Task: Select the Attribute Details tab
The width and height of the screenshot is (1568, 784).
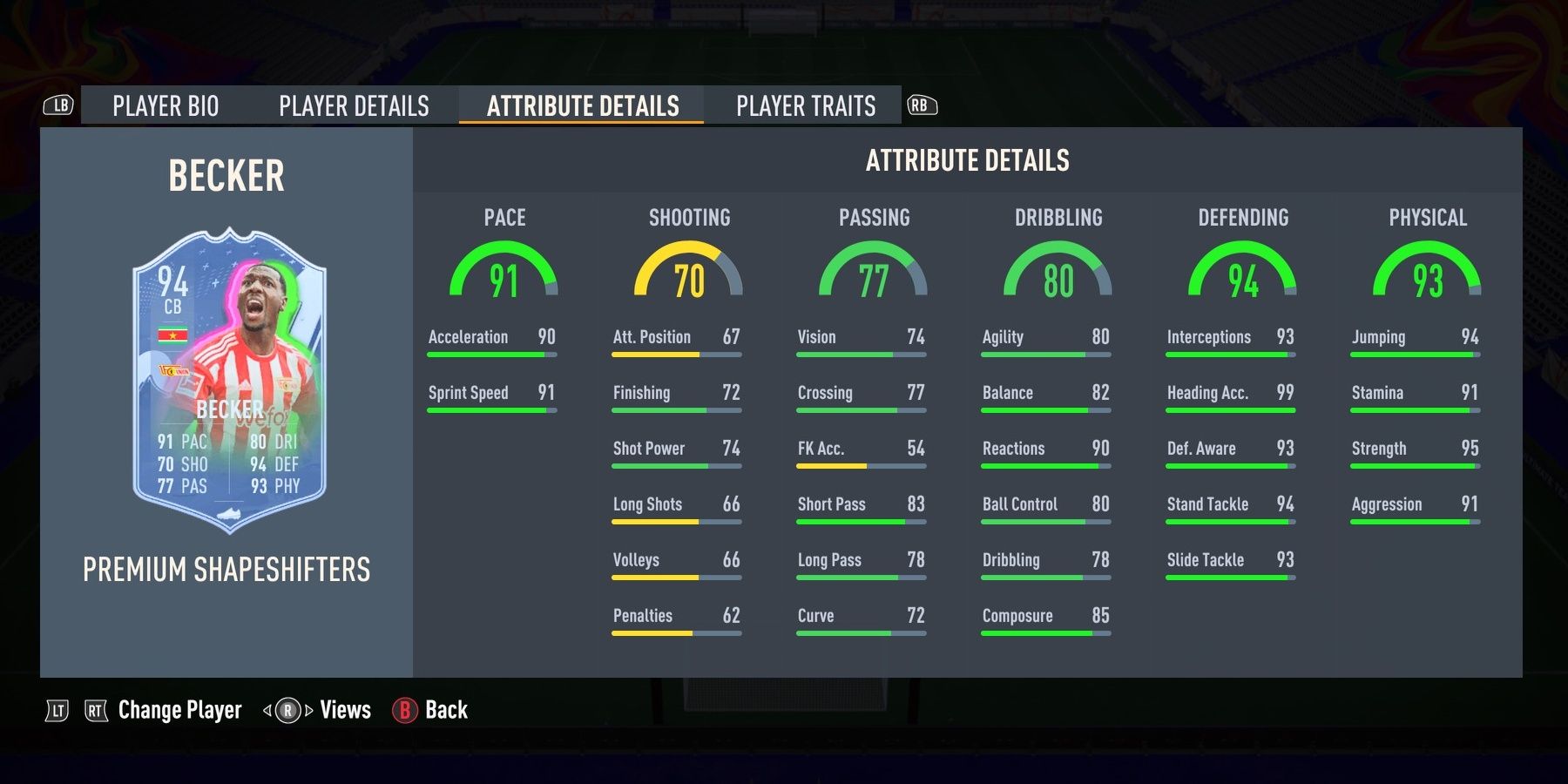Action: pyautogui.click(x=581, y=105)
